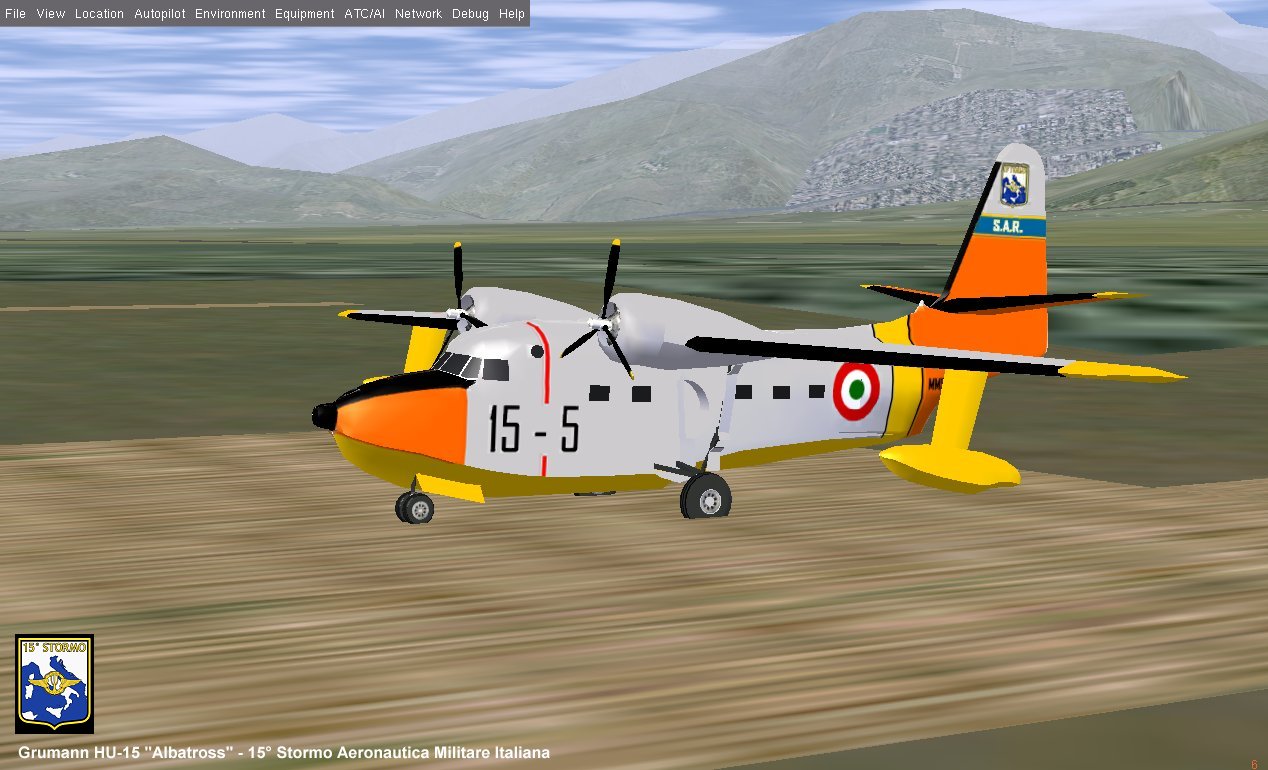Open the Debug menu
The image size is (1268, 770).
click(470, 14)
